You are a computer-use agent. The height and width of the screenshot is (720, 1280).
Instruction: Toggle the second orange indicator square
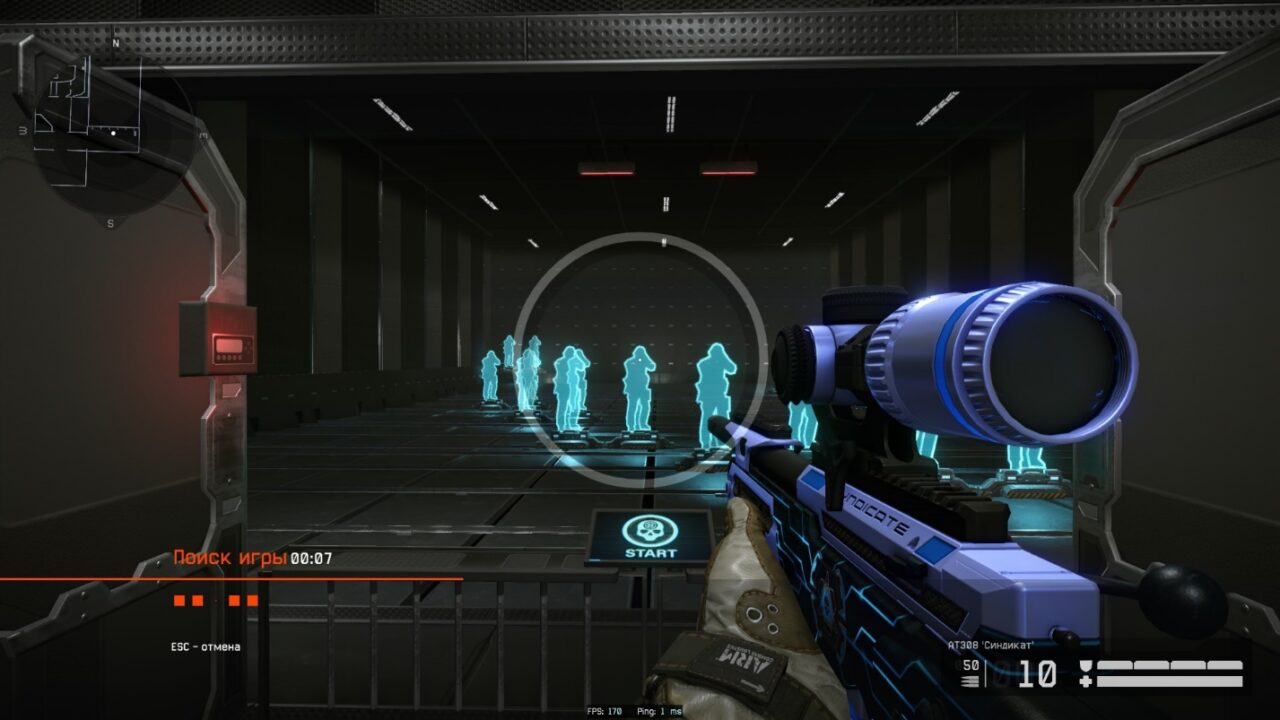pos(196,600)
